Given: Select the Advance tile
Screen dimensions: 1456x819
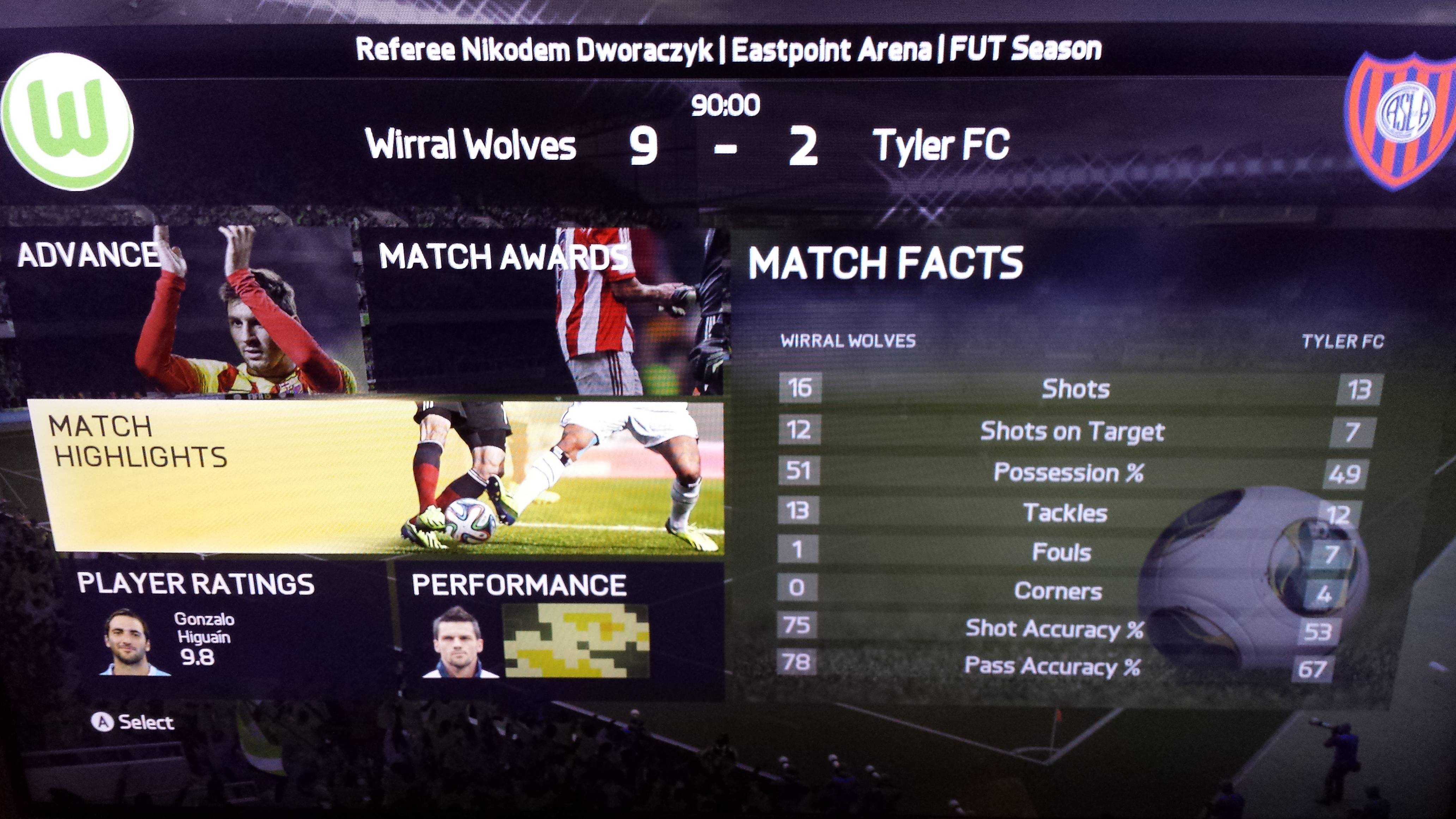Looking at the screenshot, I should click(181, 311).
